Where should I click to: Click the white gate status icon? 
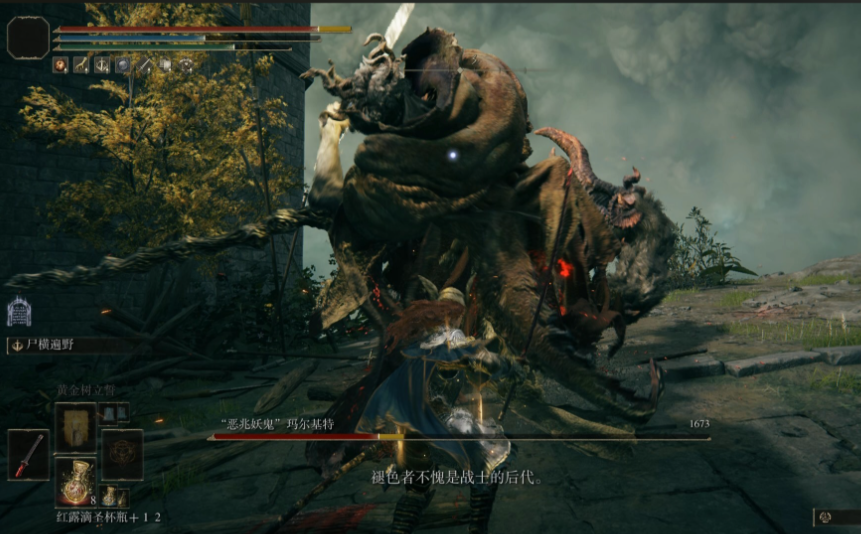coord(18,311)
